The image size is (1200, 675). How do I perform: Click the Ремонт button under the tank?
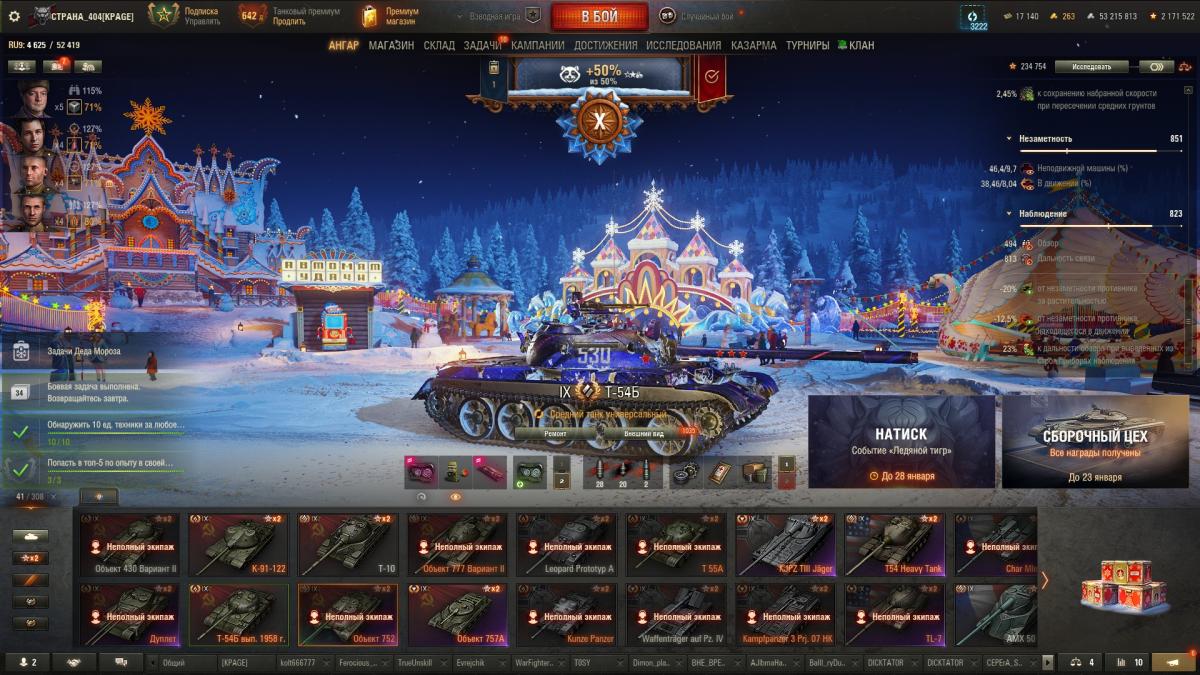pyautogui.click(x=556, y=434)
